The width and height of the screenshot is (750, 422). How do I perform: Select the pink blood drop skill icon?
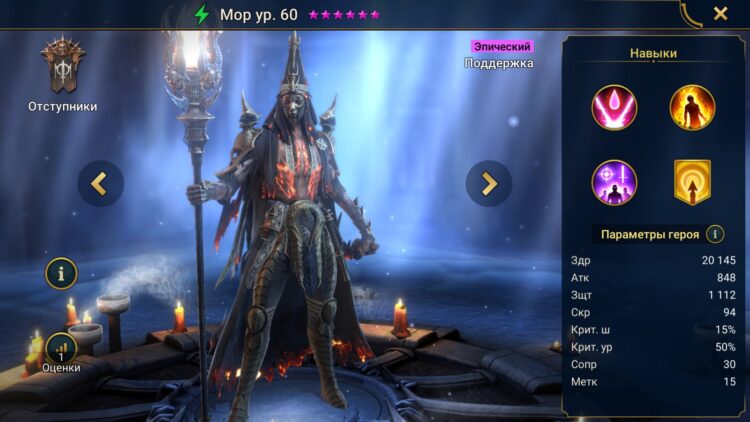click(613, 108)
